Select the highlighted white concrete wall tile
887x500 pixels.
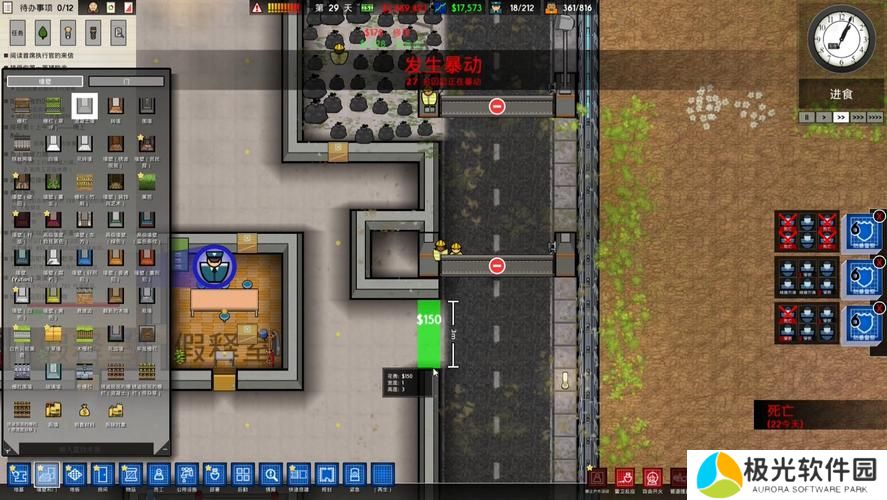(85, 105)
